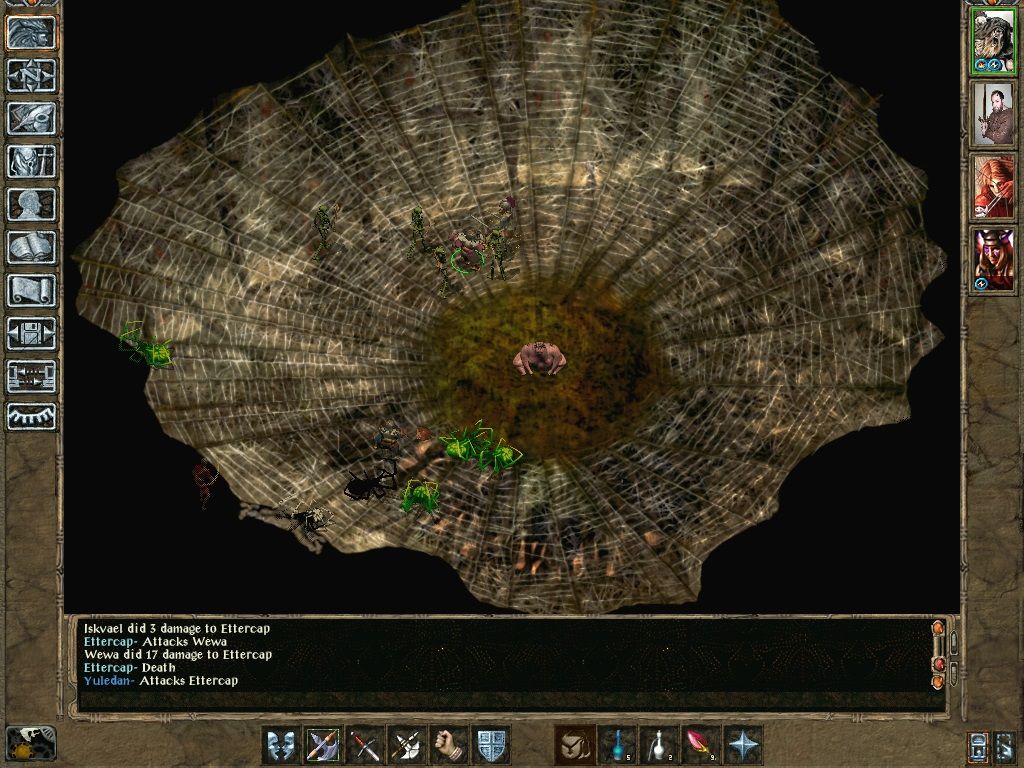Image resolution: width=1024 pixels, height=768 pixels.
Task: Click the twin masks action button
Action: tap(281, 745)
